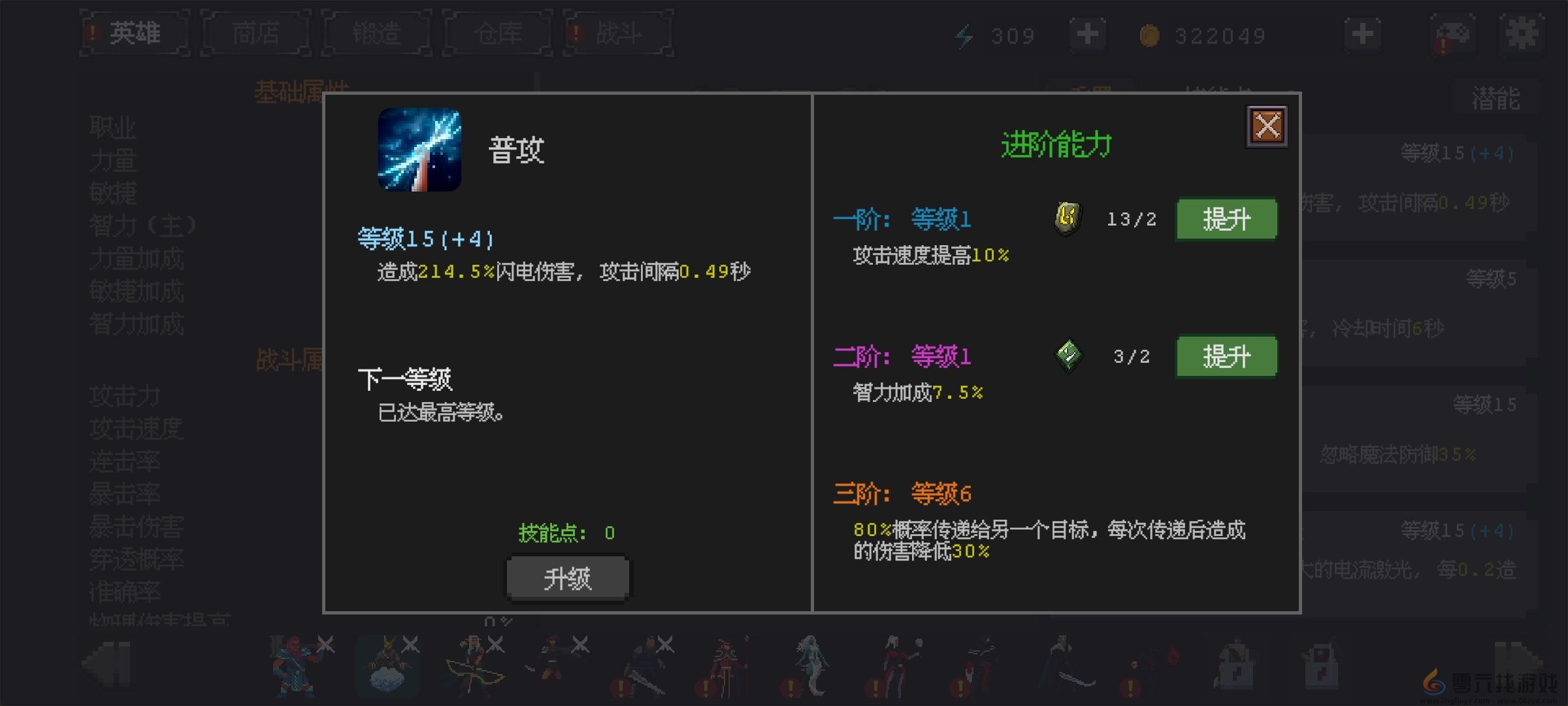Select the green rune icon beside 二阶
This screenshot has height=706, width=1568.
(x=1069, y=356)
